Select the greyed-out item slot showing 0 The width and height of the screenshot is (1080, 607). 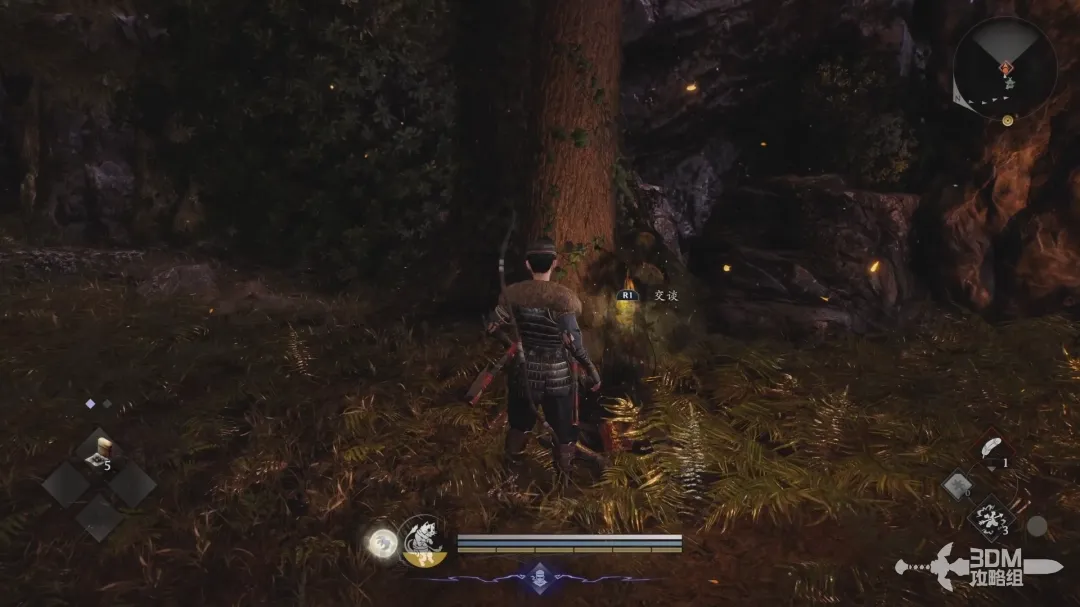(x=957, y=486)
